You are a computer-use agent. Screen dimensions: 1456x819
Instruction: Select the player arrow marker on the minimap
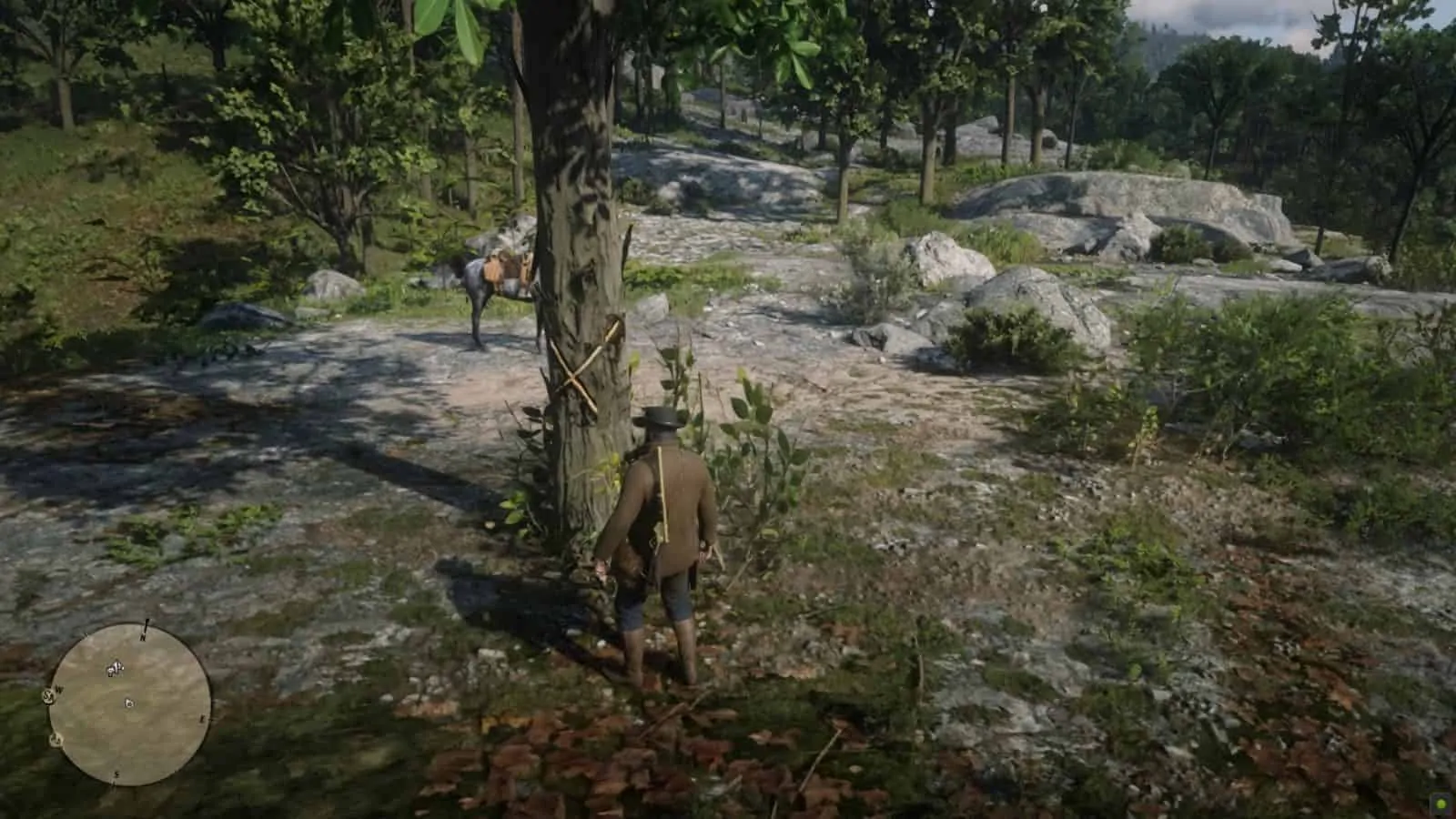[x=128, y=703]
